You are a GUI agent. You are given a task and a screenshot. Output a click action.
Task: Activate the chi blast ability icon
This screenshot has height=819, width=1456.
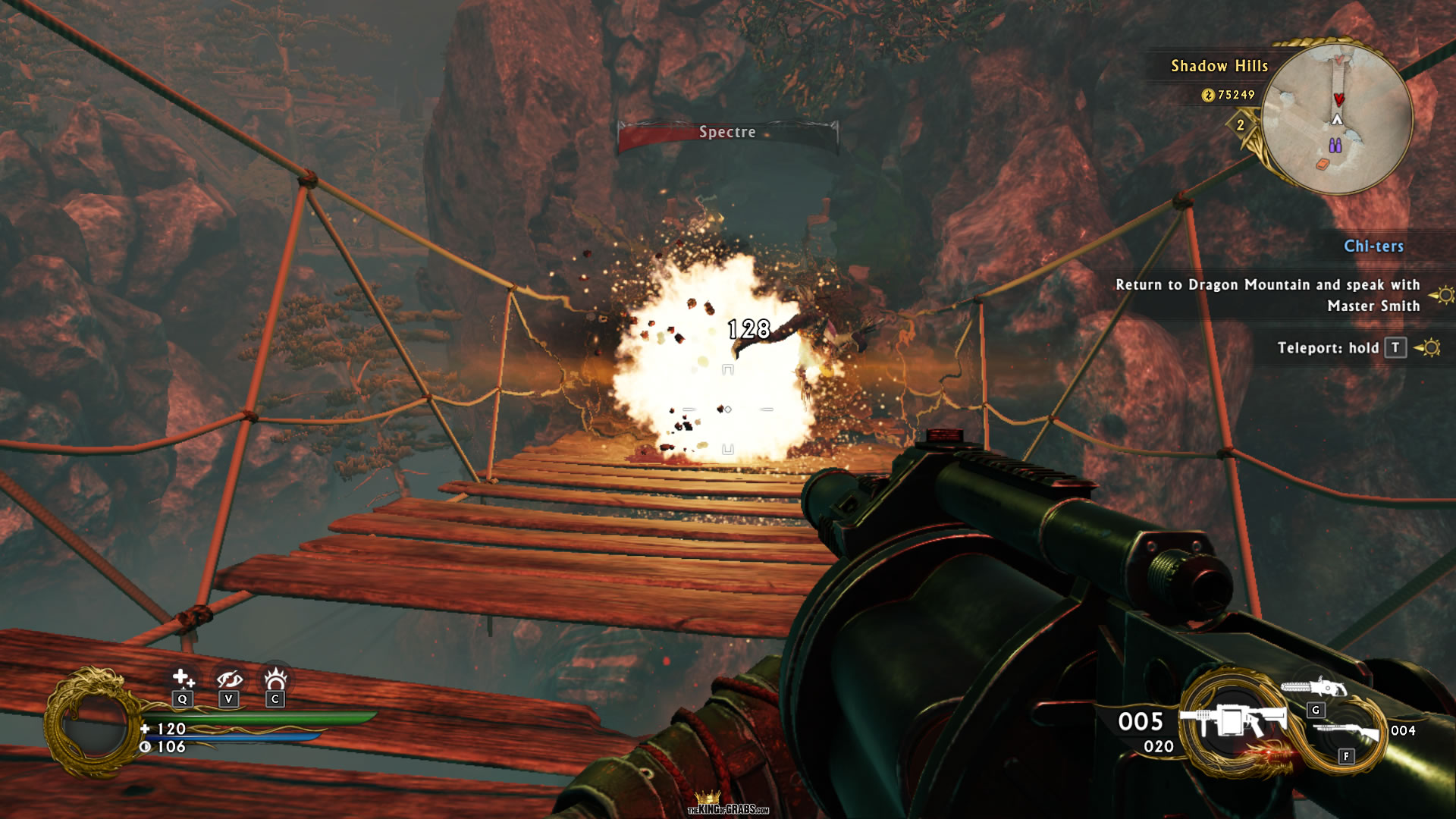point(275,677)
